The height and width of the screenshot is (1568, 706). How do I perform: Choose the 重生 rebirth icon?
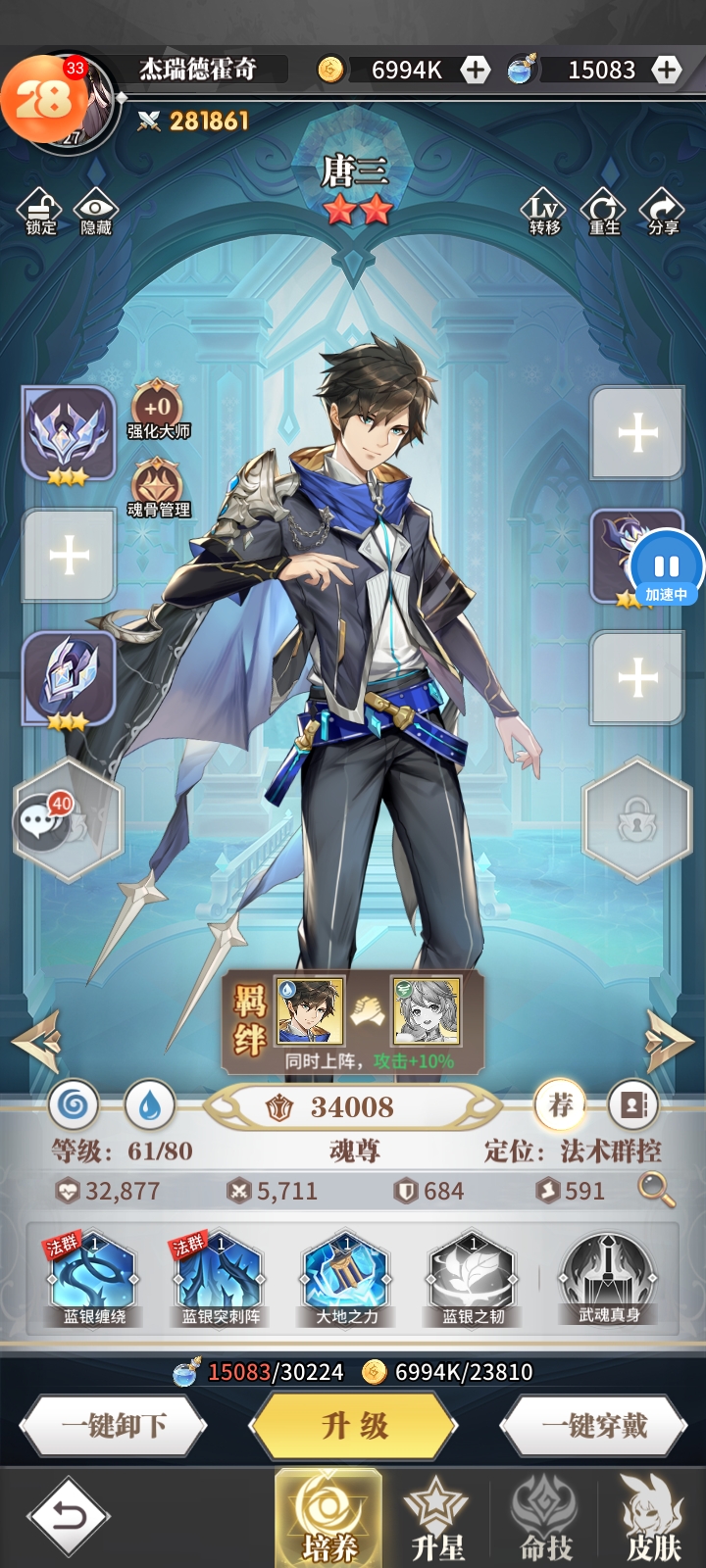603,211
